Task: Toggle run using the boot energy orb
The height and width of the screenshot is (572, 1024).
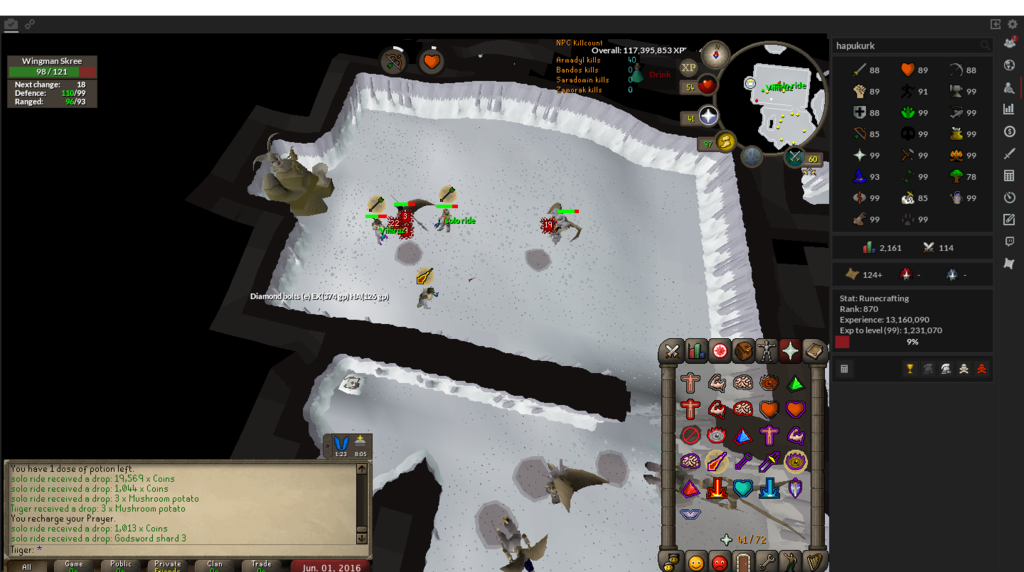Action: (x=724, y=141)
